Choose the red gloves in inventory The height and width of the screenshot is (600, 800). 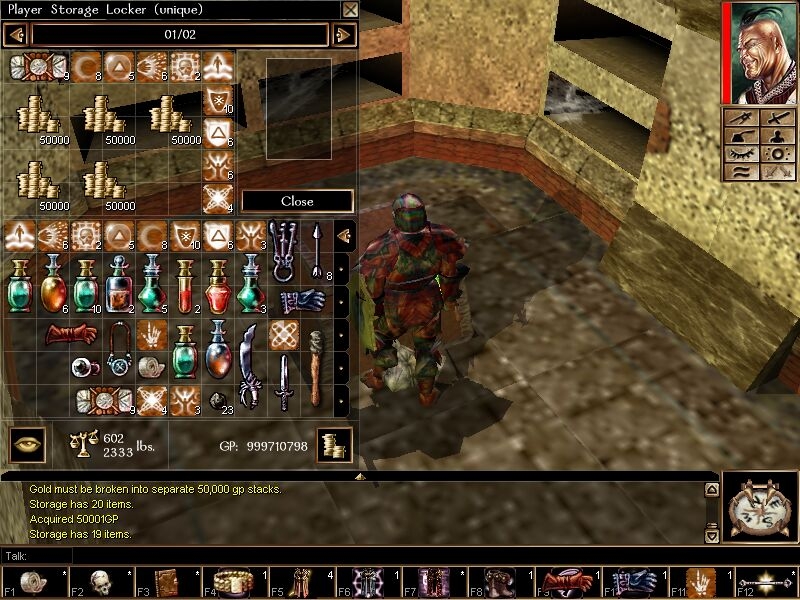point(70,335)
